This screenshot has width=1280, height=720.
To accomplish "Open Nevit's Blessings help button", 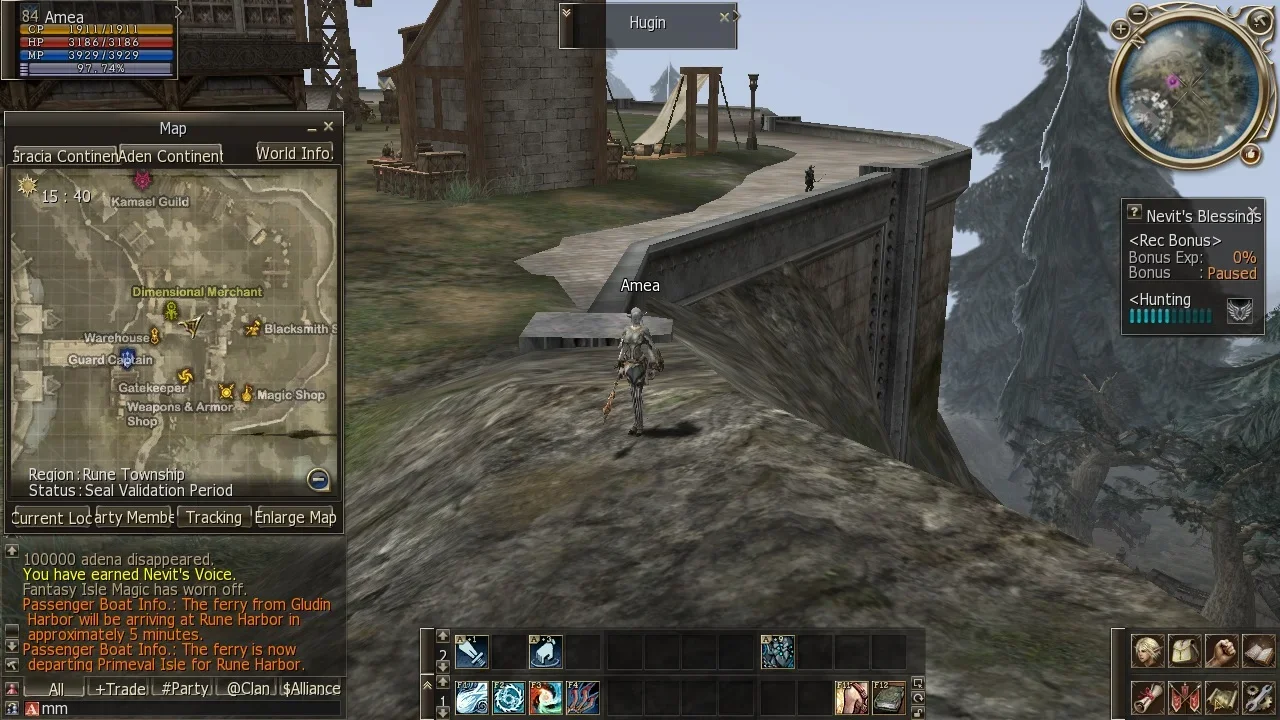I will point(1134,212).
